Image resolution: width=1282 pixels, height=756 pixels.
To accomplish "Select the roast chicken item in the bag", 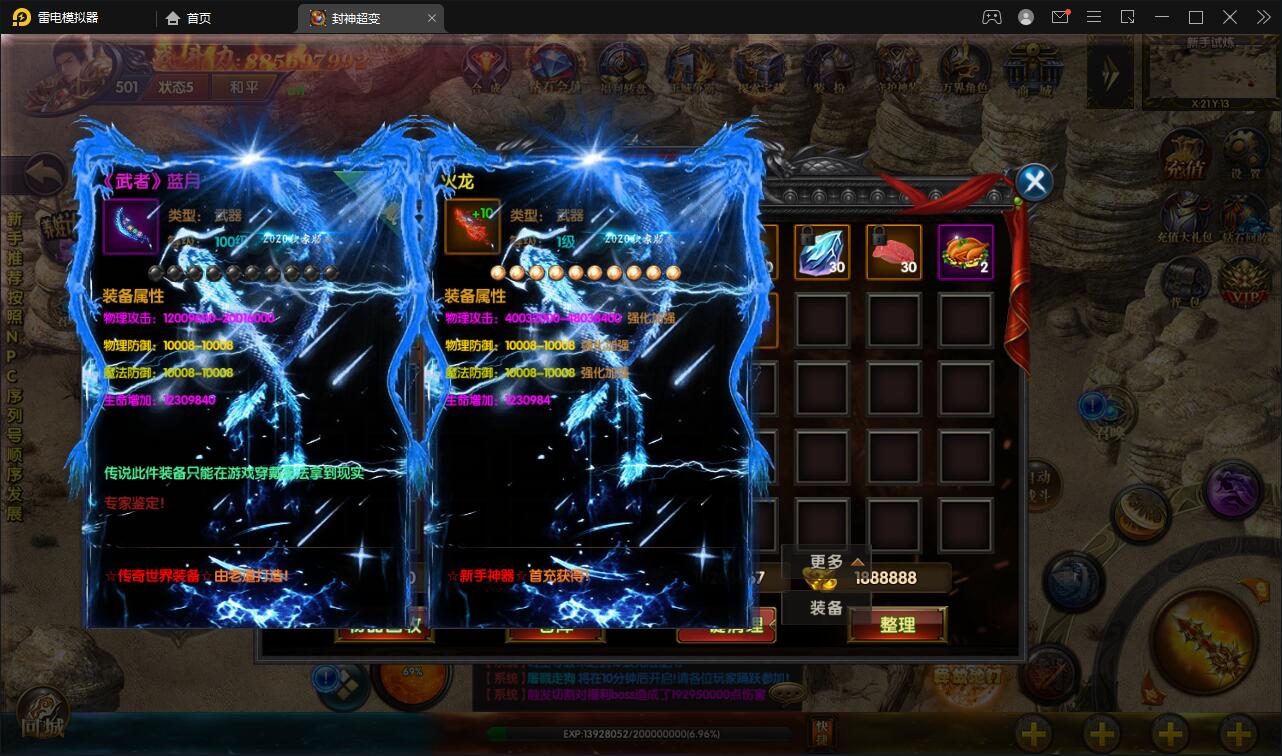I will pyautogui.click(x=966, y=251).
